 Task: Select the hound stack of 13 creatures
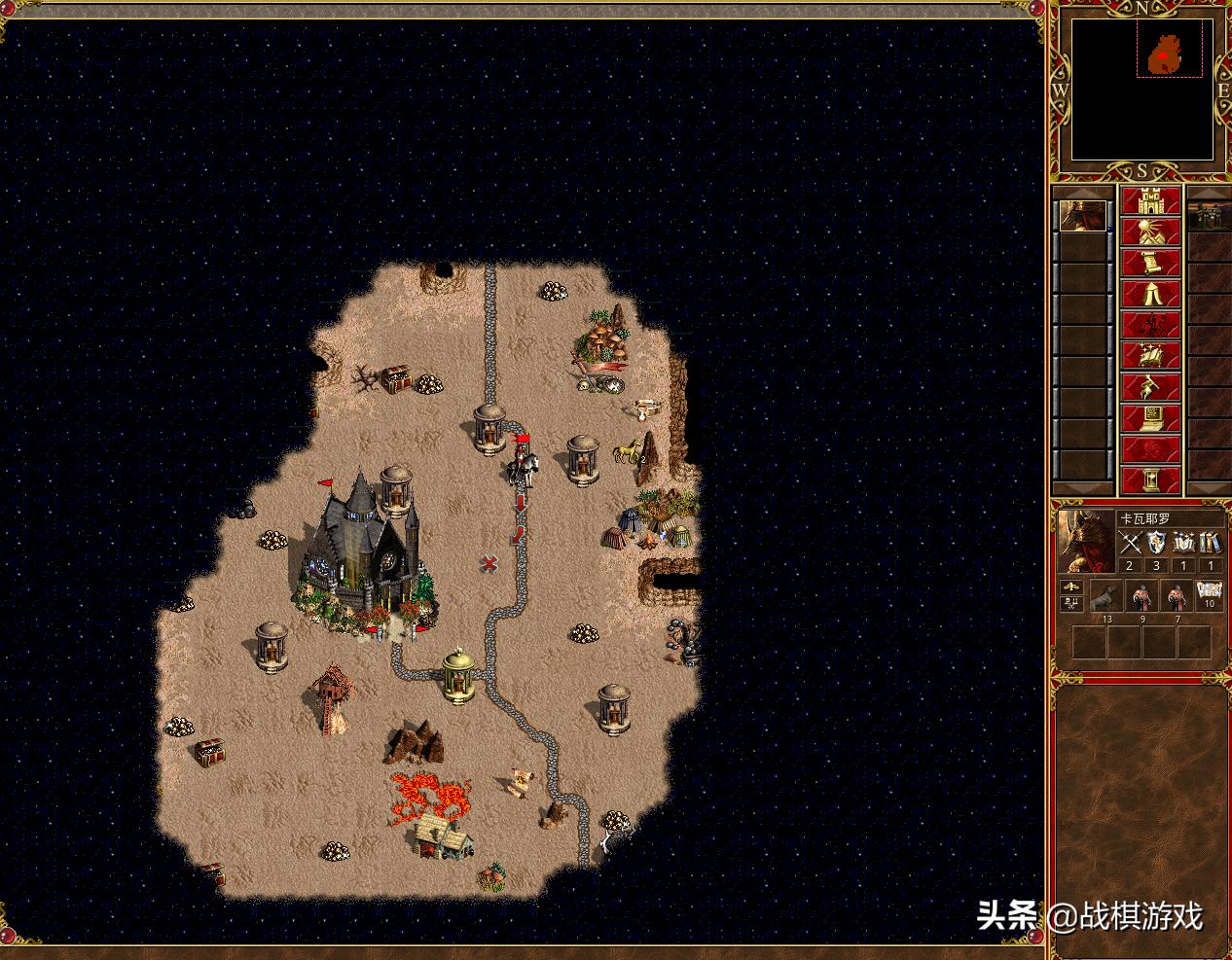[x=1105, y=594]
